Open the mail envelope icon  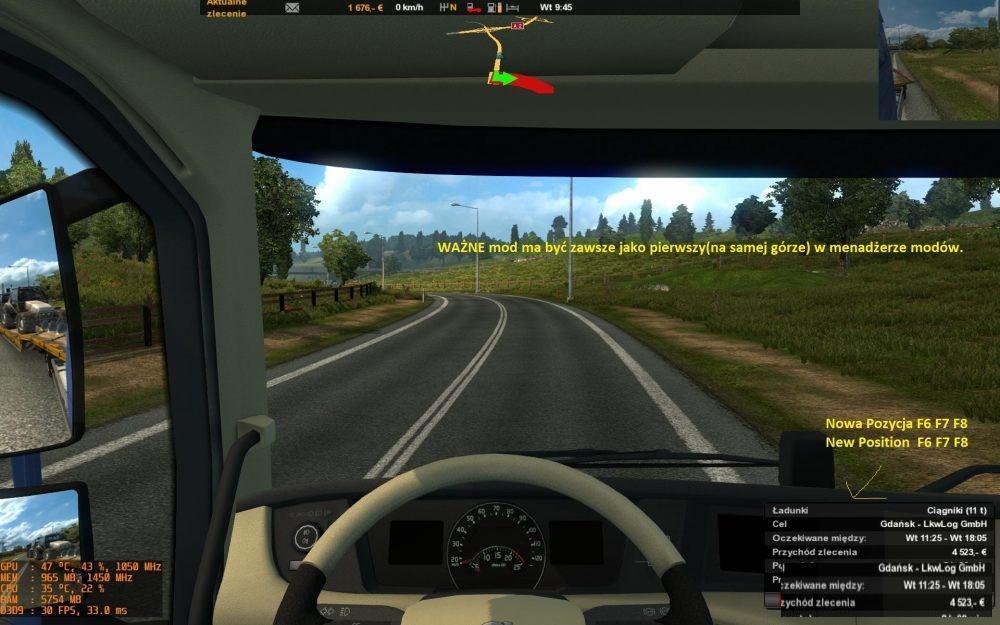(292, 7)
